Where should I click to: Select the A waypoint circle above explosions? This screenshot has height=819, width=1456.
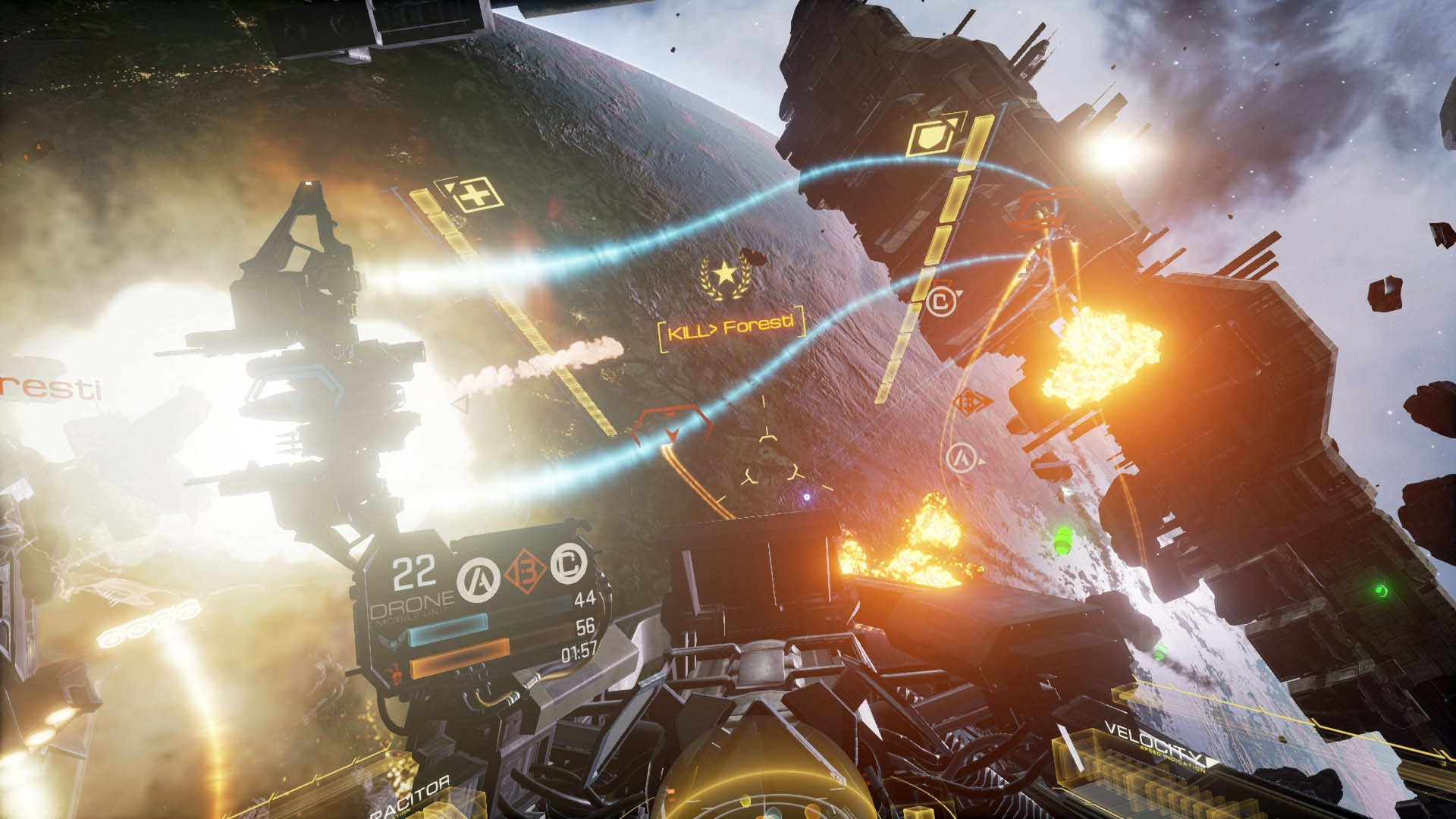click(x=962, y=459)
